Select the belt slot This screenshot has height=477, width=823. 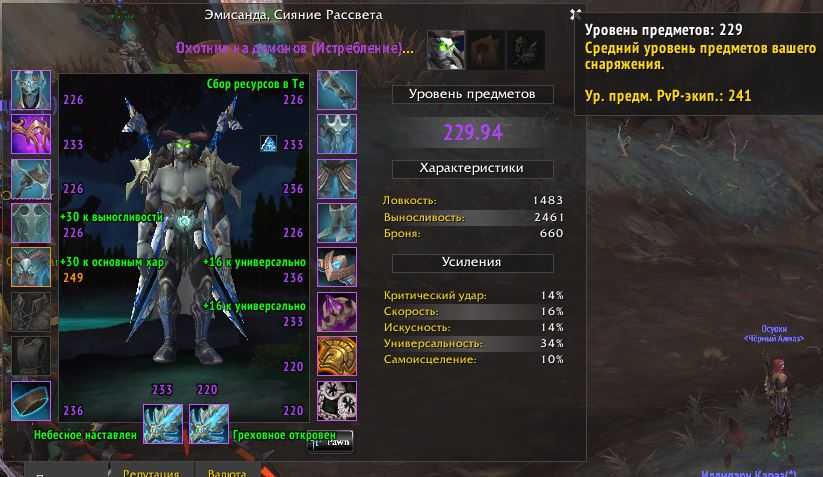(336, 134)
